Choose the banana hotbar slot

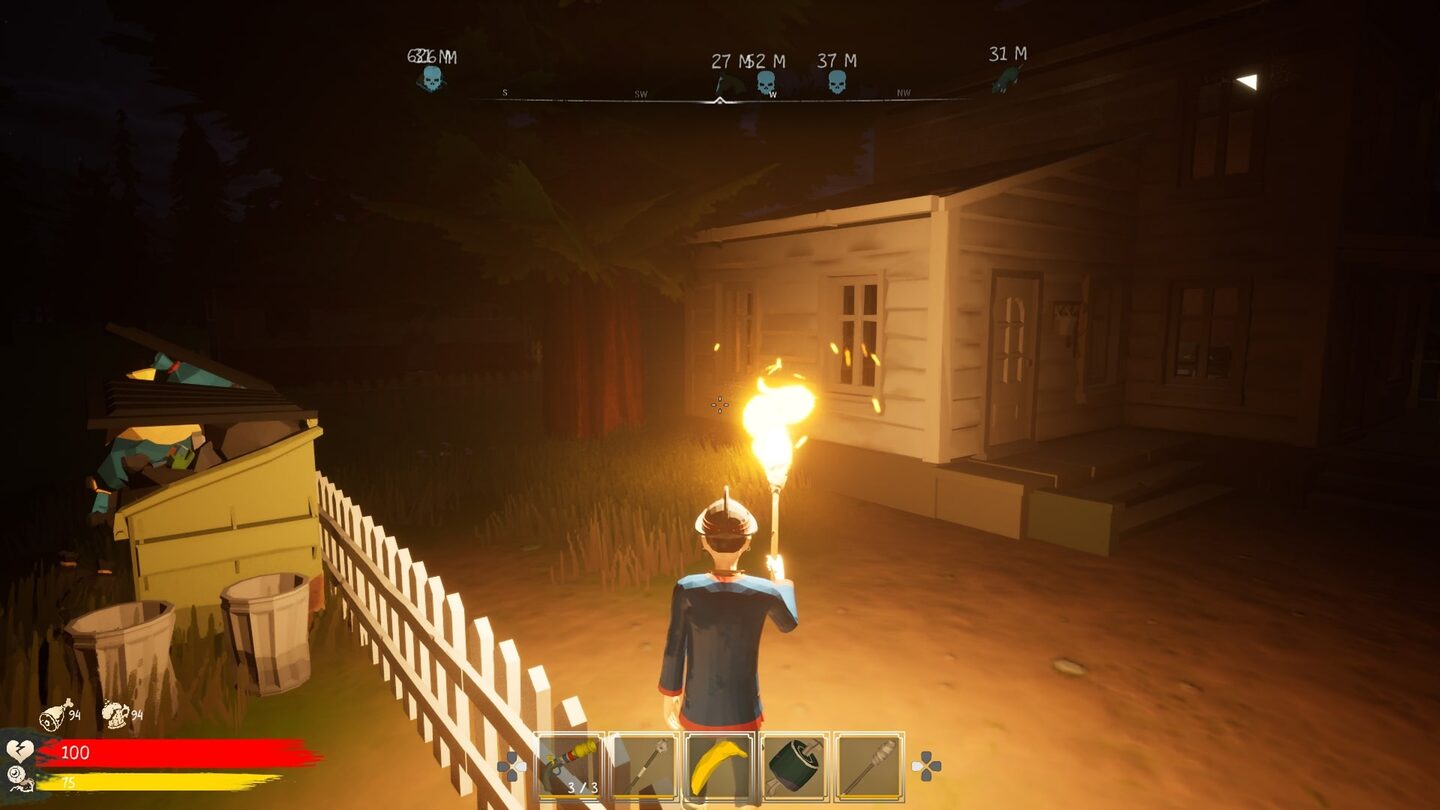[719, 767]
